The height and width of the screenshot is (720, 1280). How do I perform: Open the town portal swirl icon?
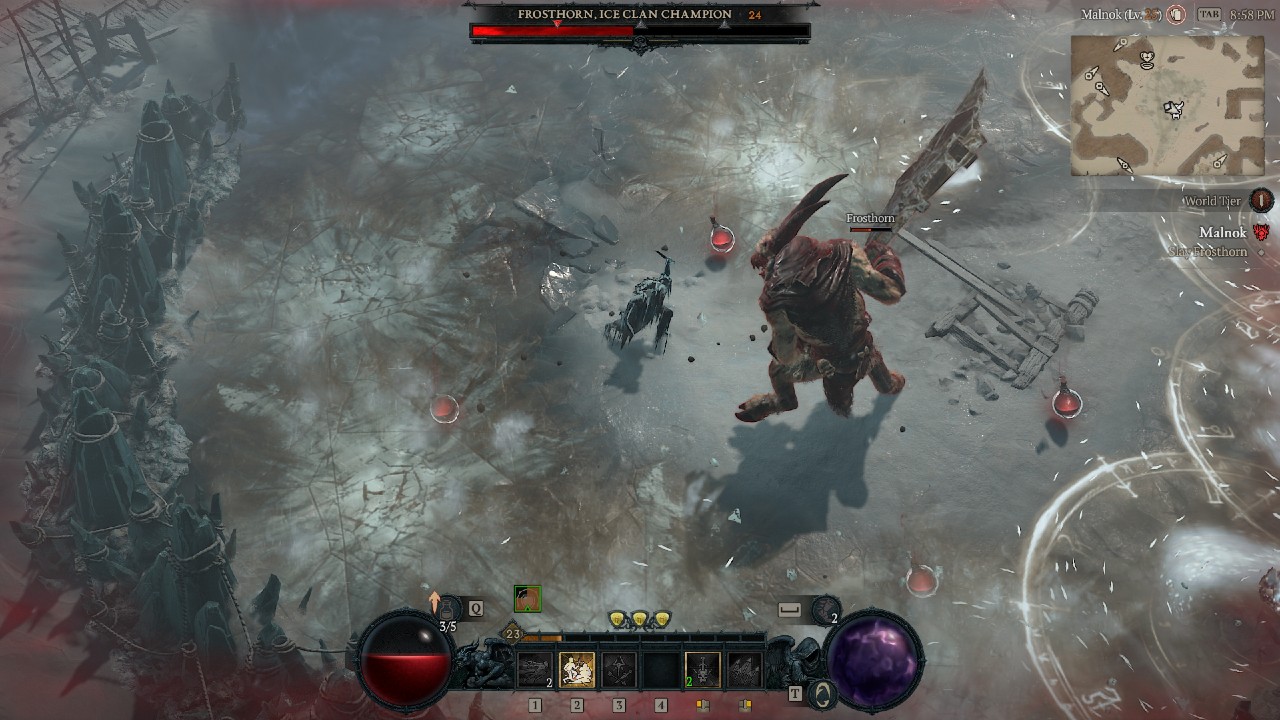[822, 694]
